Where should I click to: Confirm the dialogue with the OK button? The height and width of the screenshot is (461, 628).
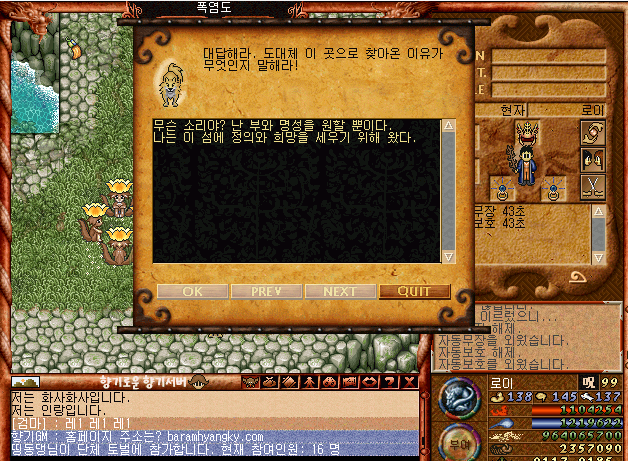[192, 292]
